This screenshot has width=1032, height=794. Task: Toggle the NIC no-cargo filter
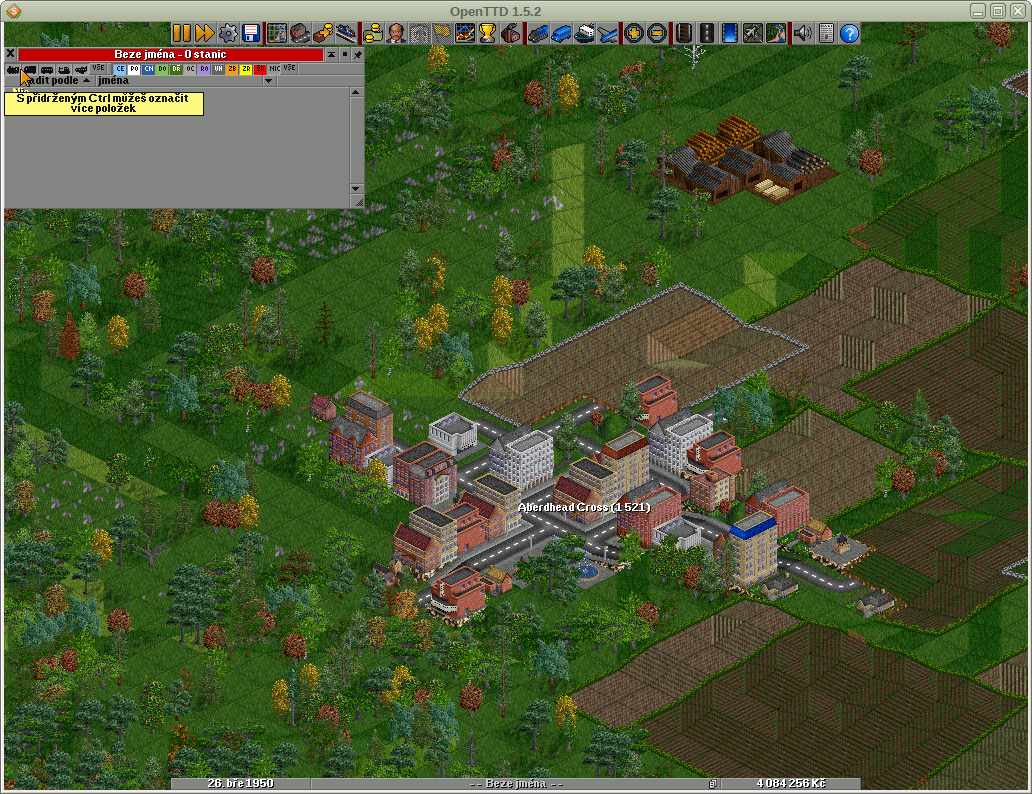pos(274,69)
